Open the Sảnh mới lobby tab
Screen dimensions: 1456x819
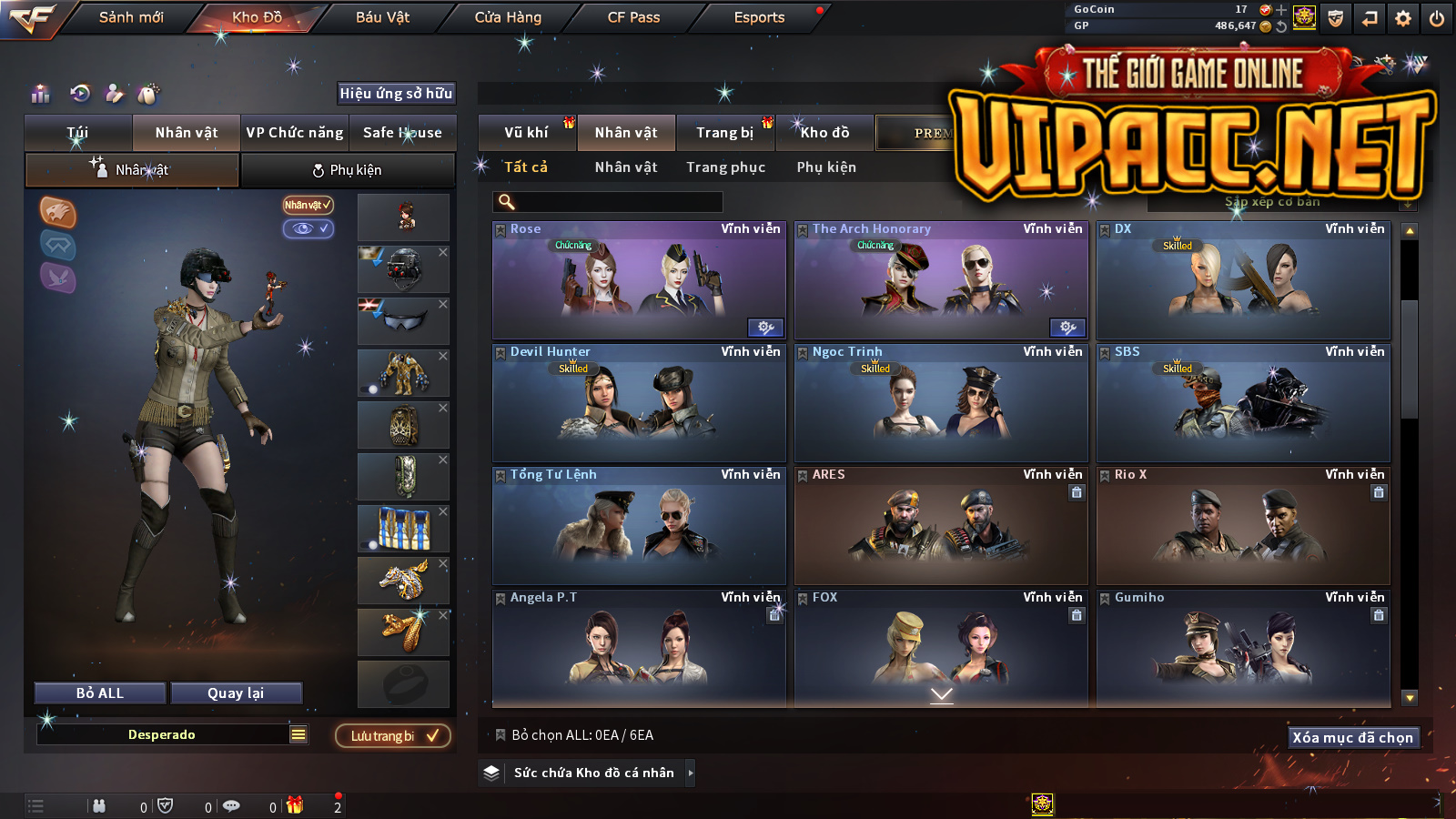point(131,17)
